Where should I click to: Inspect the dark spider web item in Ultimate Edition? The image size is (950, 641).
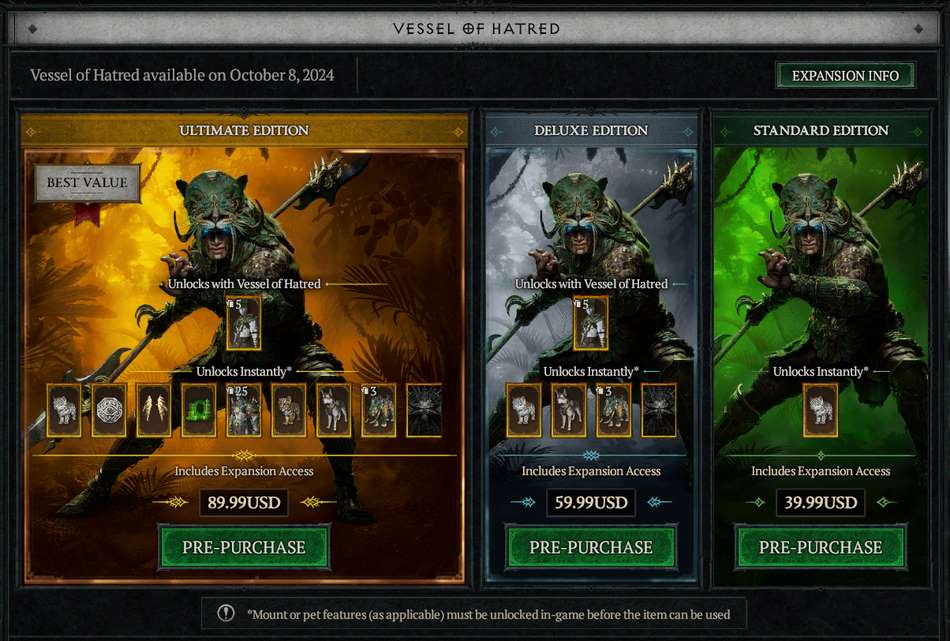[424, 410]
